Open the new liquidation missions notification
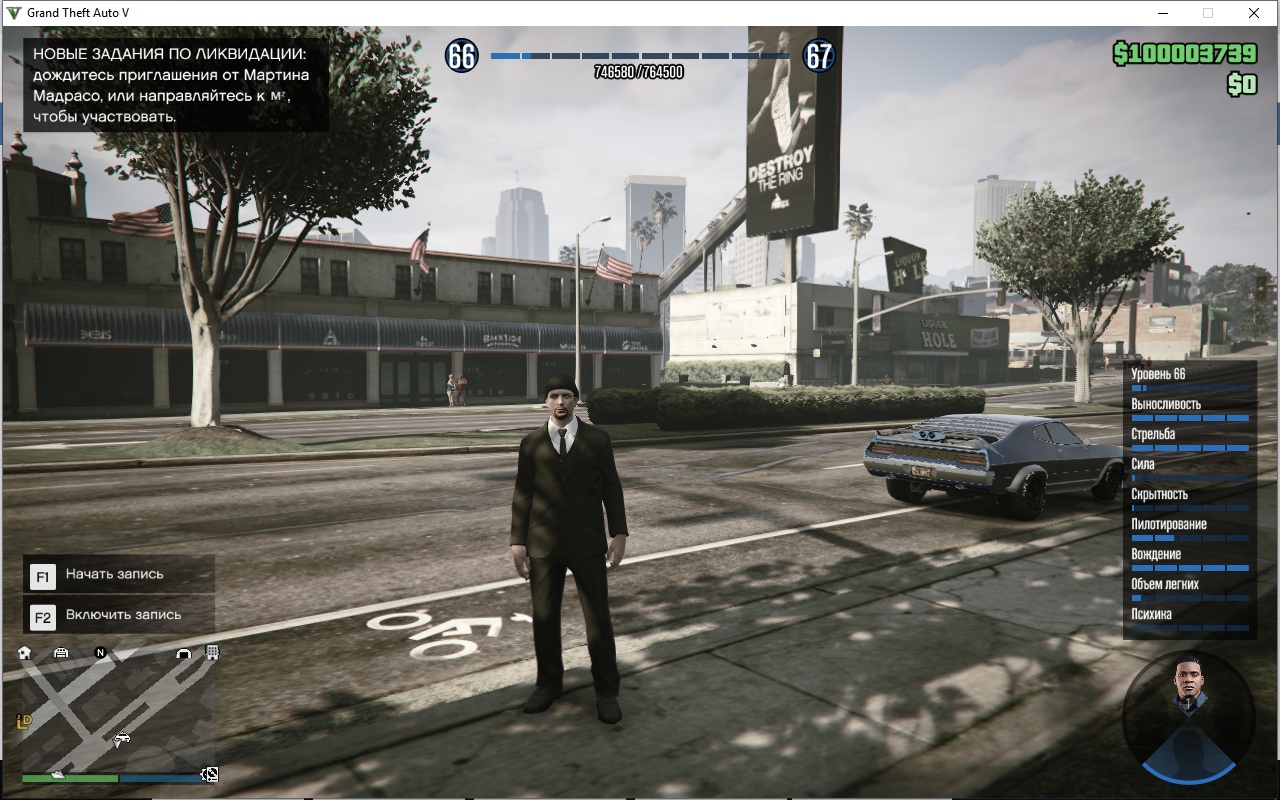 tap(171, 85)
